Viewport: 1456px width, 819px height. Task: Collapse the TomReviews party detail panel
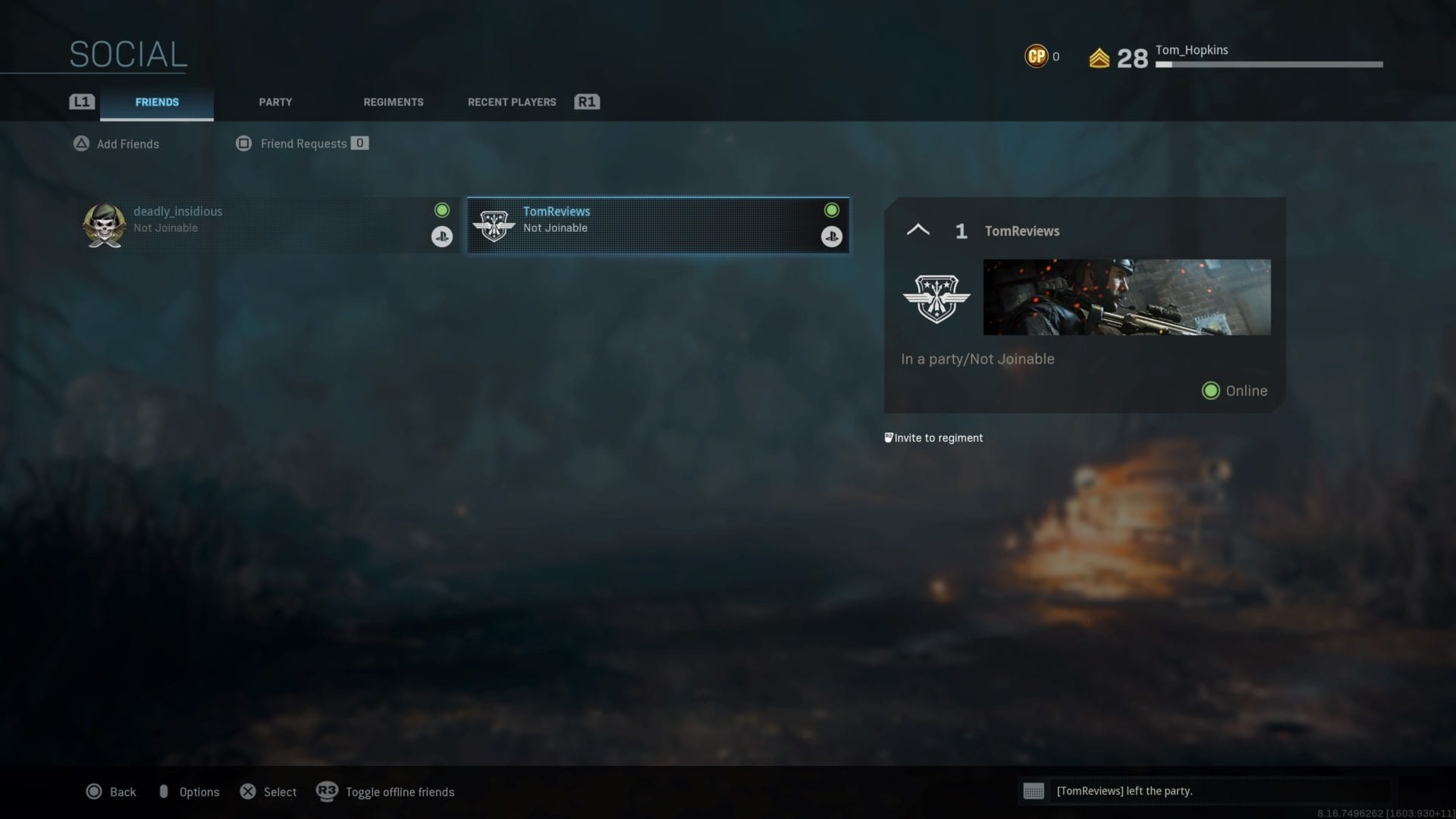(918, 230)
